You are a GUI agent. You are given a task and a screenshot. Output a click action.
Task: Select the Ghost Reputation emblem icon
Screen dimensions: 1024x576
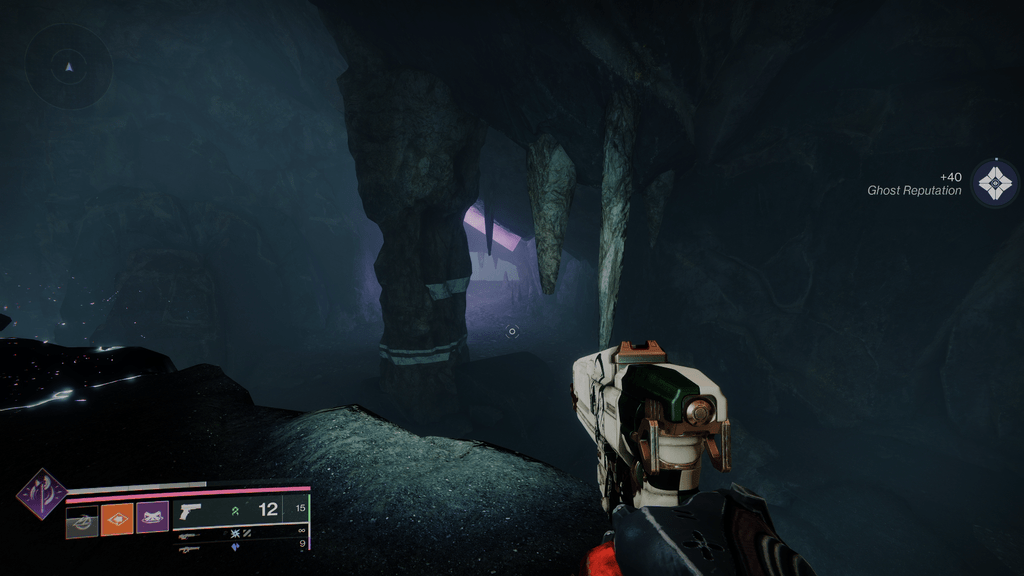(x=995, y=183)
